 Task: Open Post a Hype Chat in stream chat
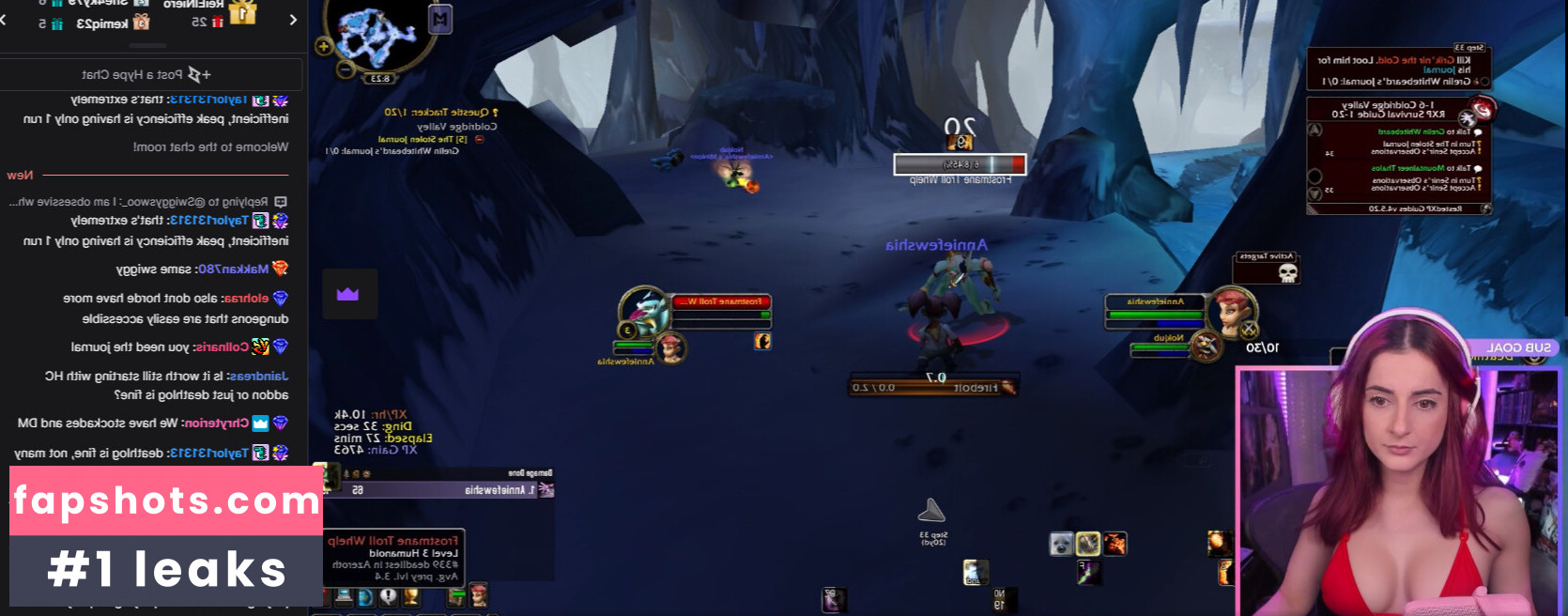[x=150, y=74]
